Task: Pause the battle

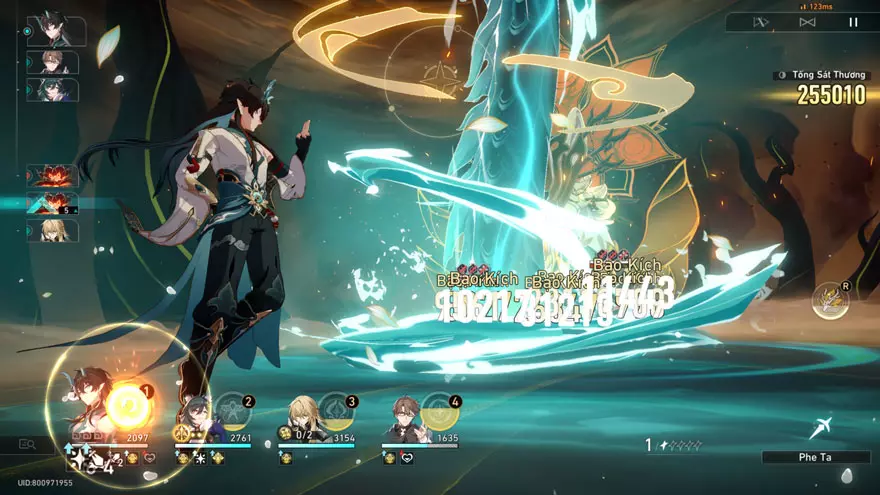Action: 853,22
